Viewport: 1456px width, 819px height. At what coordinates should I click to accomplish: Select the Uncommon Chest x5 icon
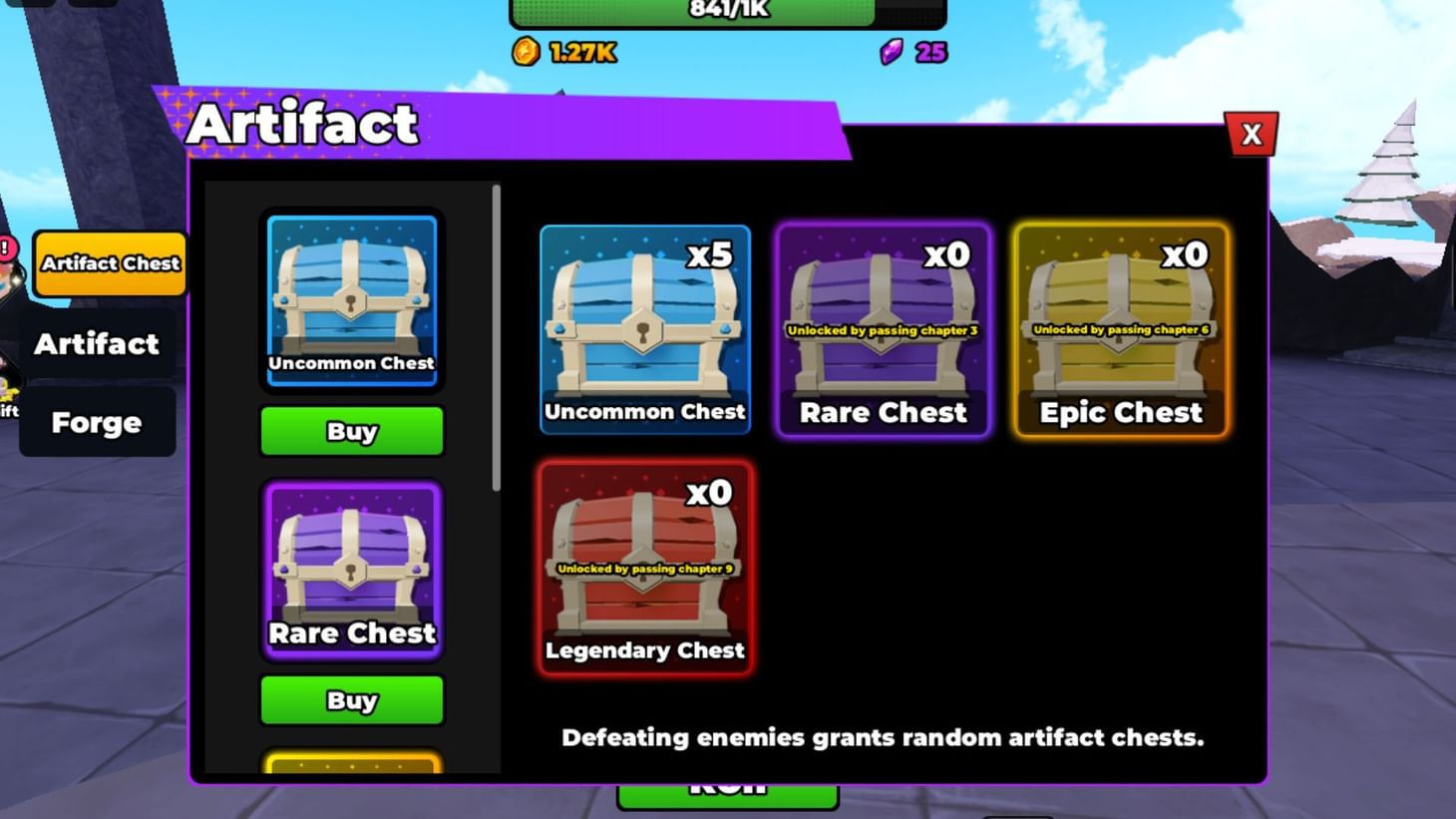click(644, 329)
